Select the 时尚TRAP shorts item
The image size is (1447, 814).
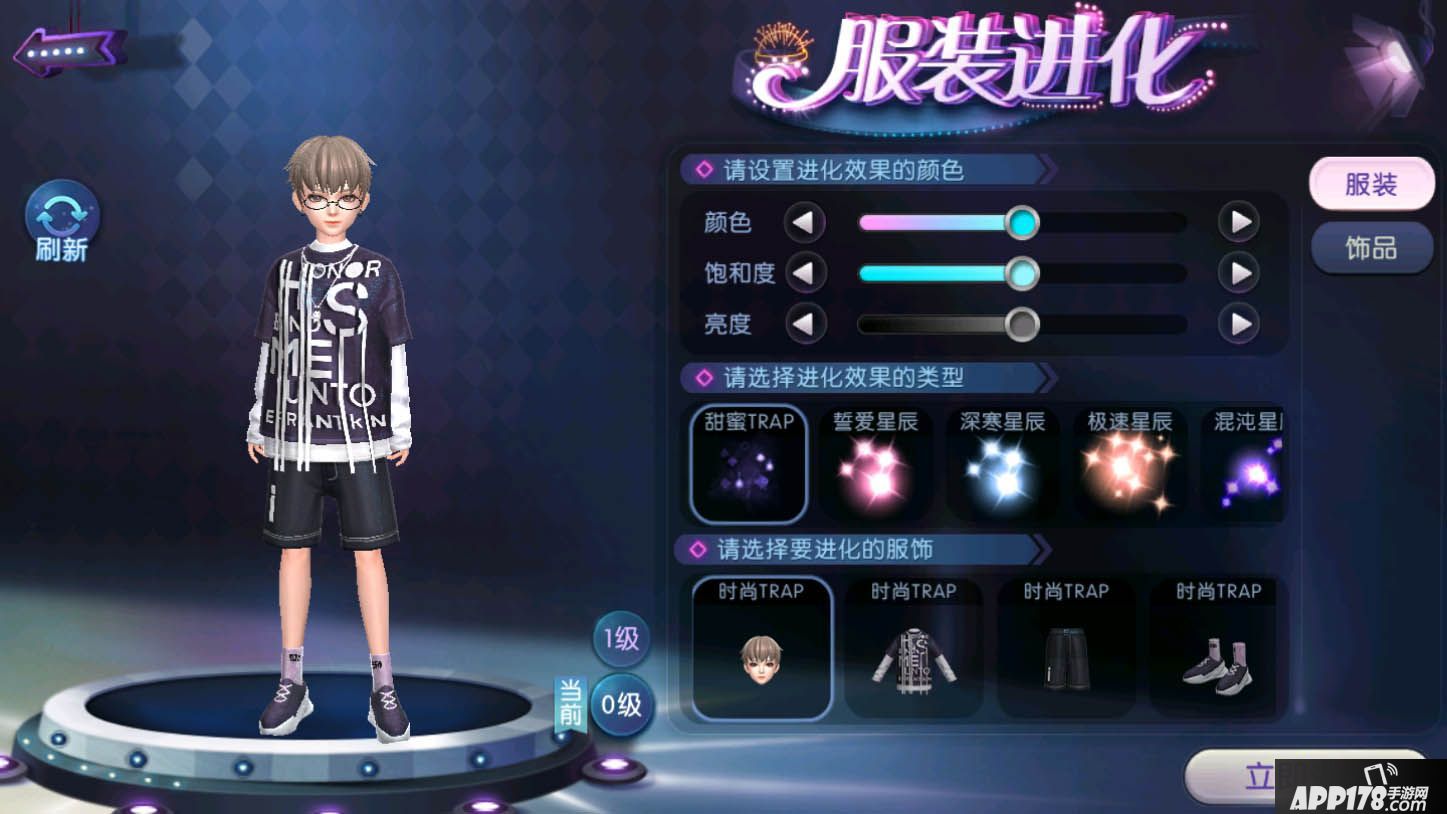pyautogui.click(x=1066, y=648)
